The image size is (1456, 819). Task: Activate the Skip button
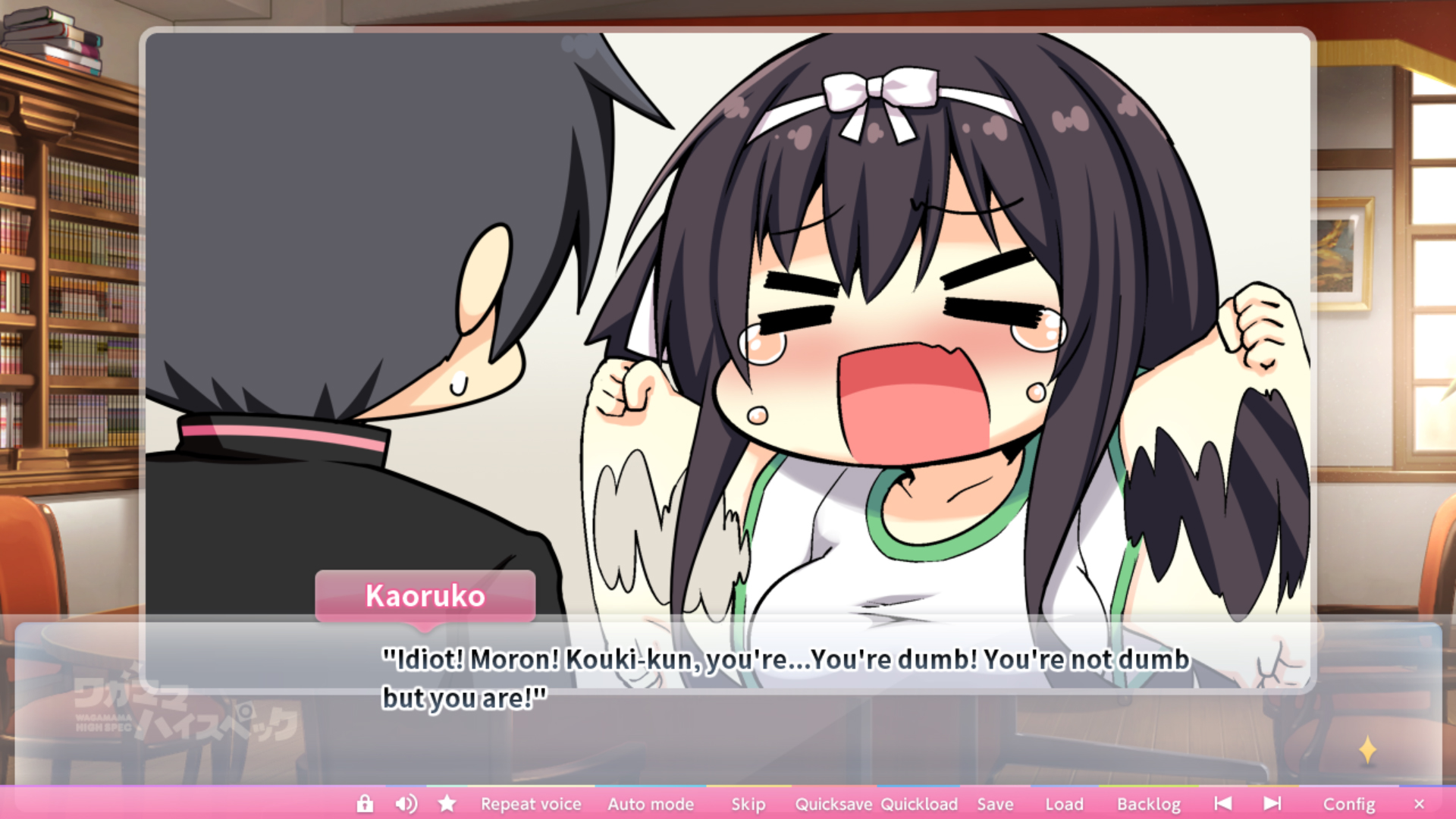point(748,804)
